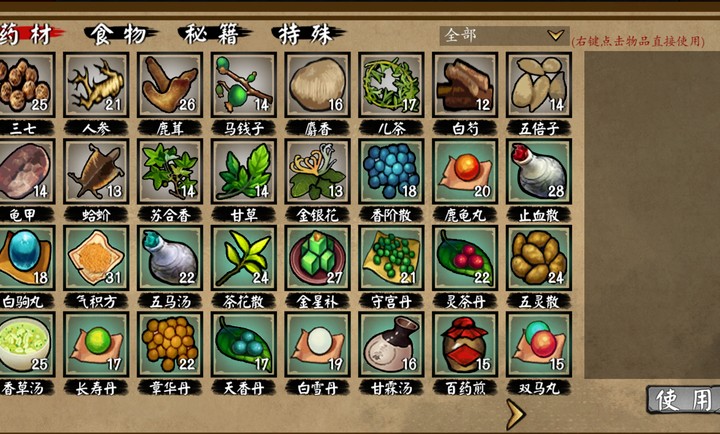Pick the 鹿茸 item slot
The image size is (720, 434).
click(x=170, y=85)
